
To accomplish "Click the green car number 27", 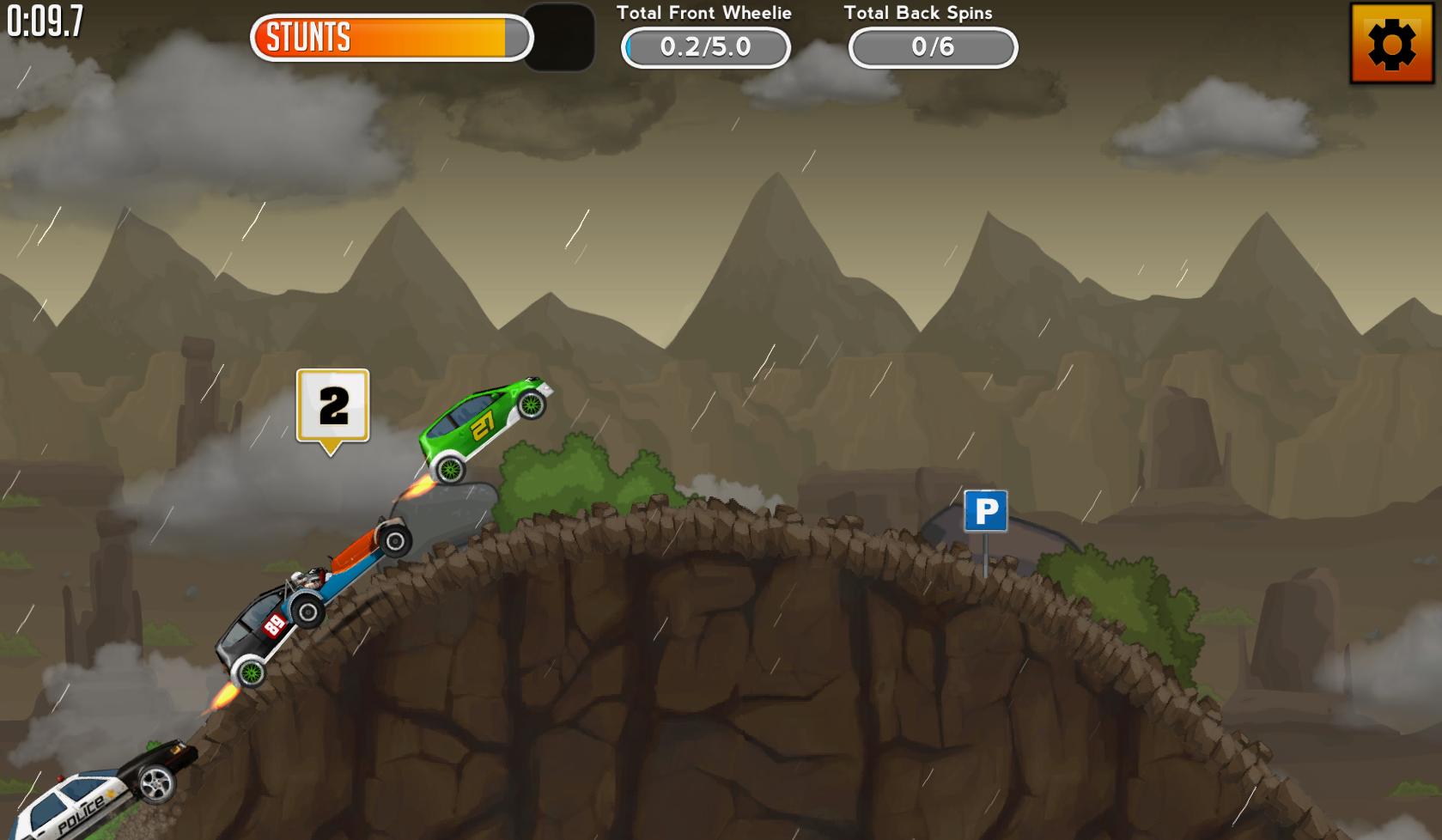I will point(487,427).
